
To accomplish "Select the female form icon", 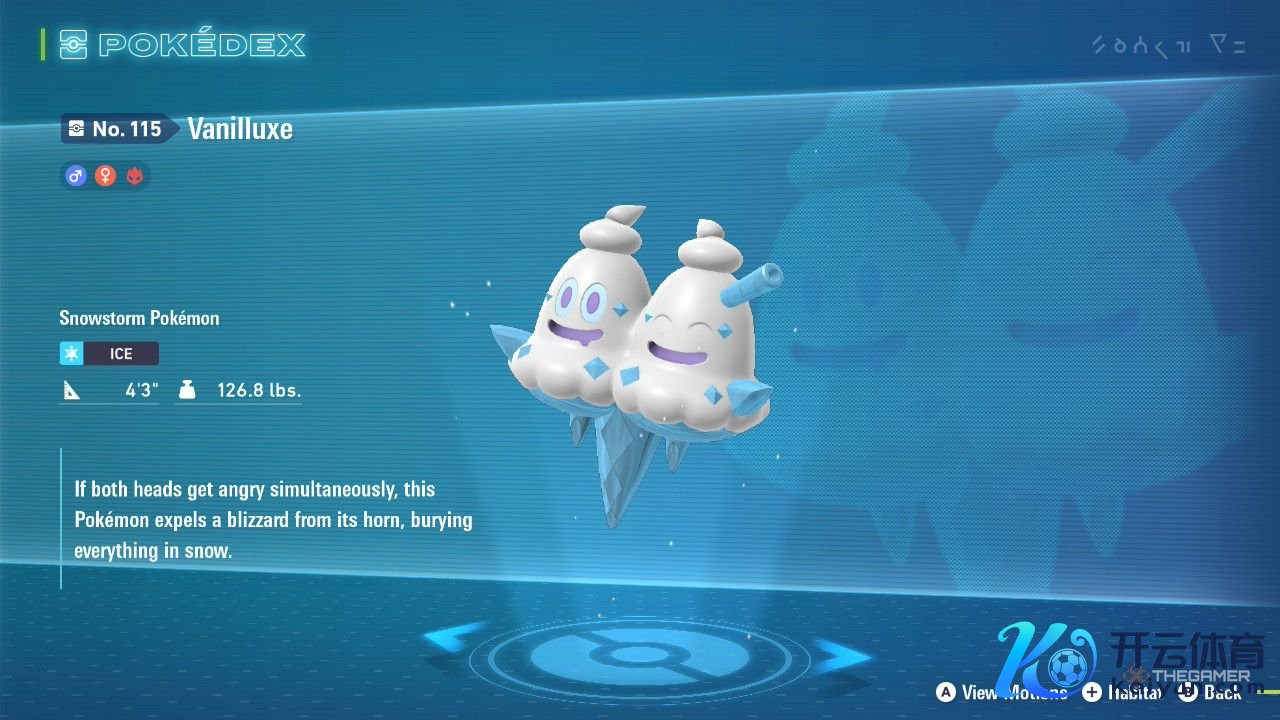I will [105, 176].
